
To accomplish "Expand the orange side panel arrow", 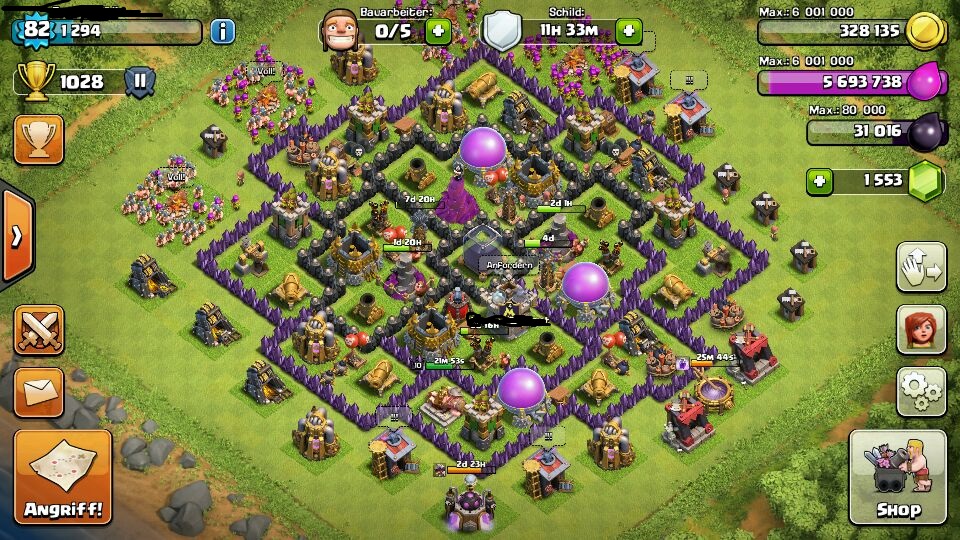I will pos(16,236).
